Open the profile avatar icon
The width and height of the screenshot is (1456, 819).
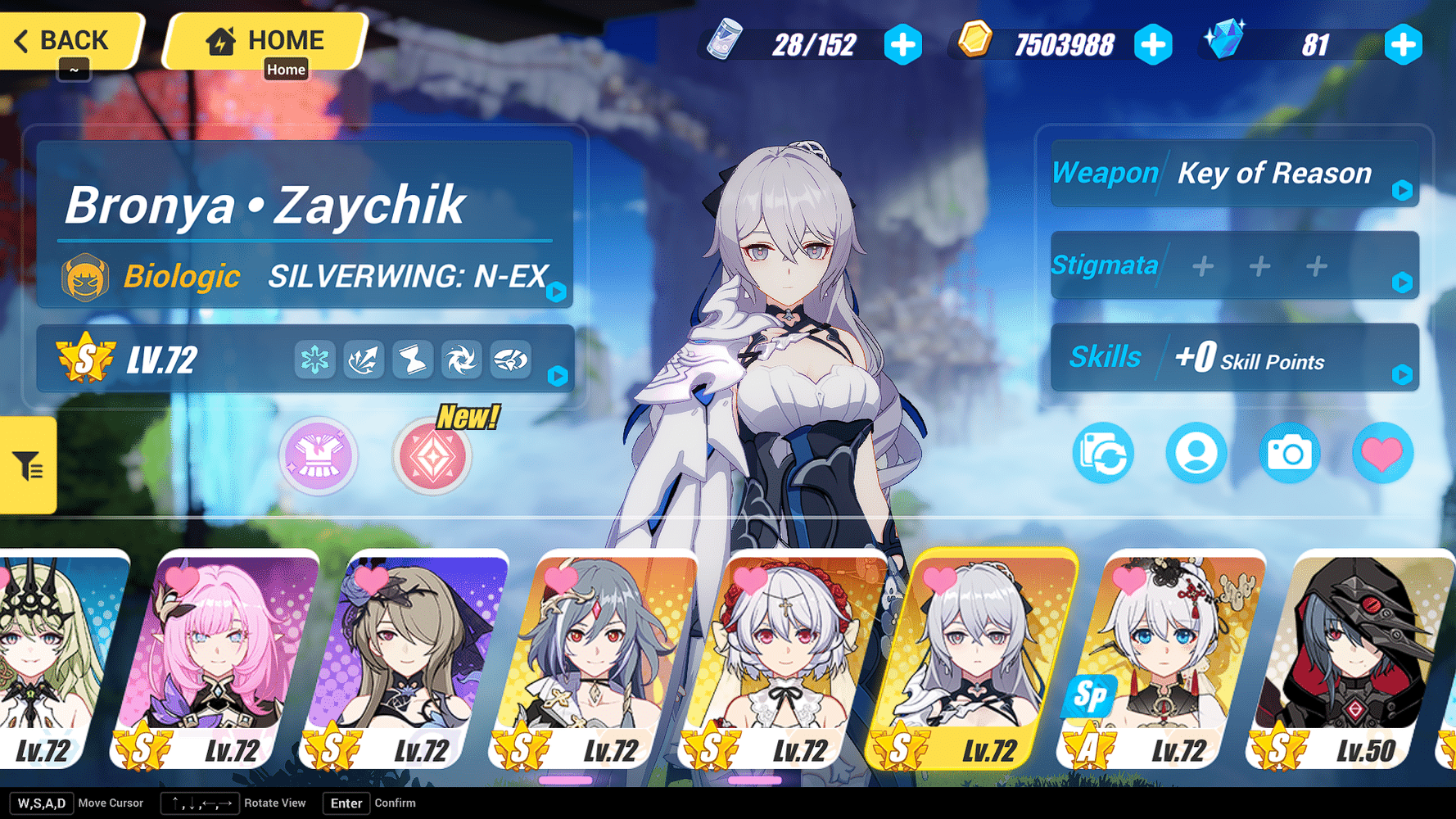pyautogui.click(x=1196, y=453)
